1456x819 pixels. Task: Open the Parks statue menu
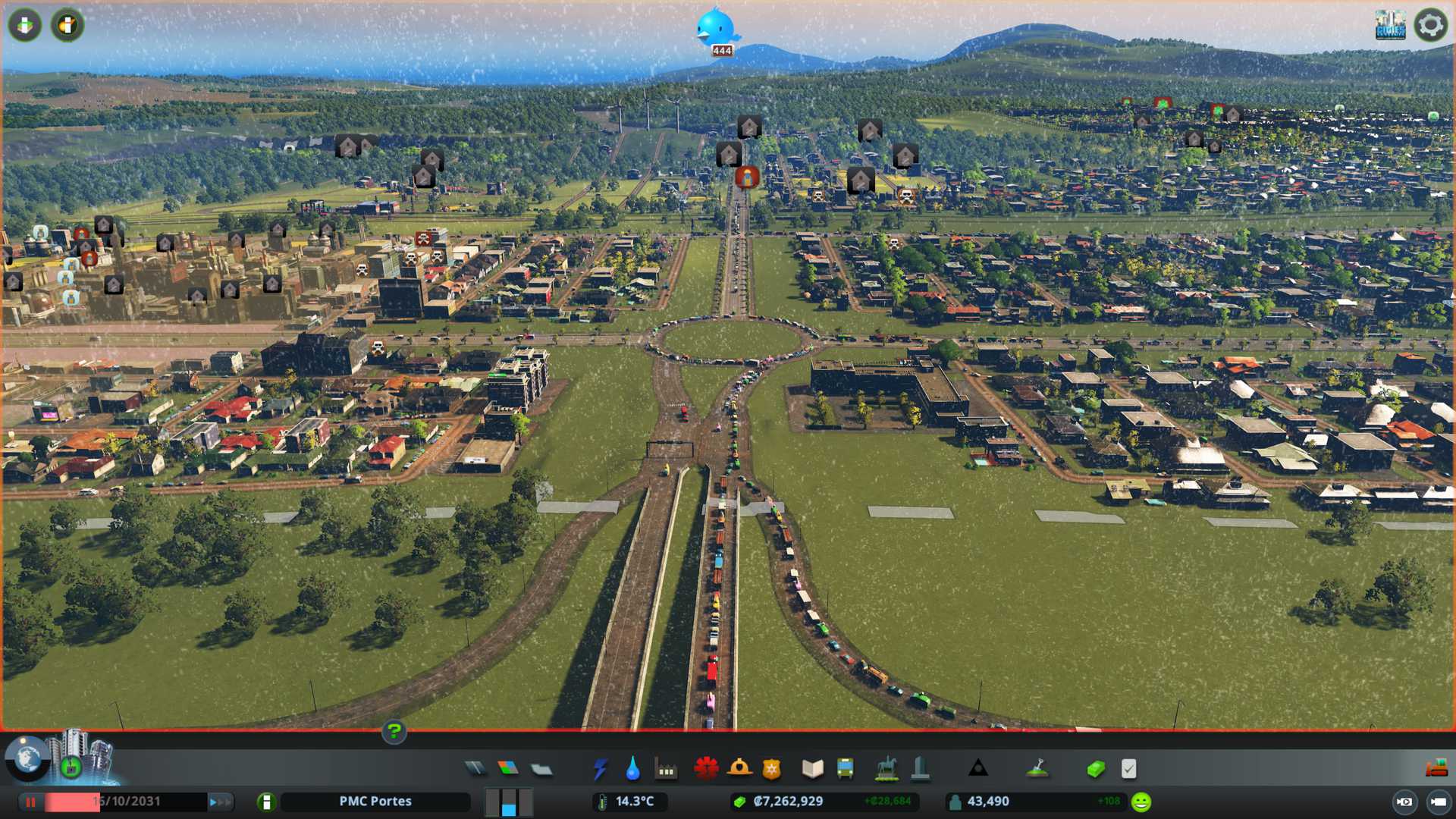pyautogui.click(x=886, y=769)
